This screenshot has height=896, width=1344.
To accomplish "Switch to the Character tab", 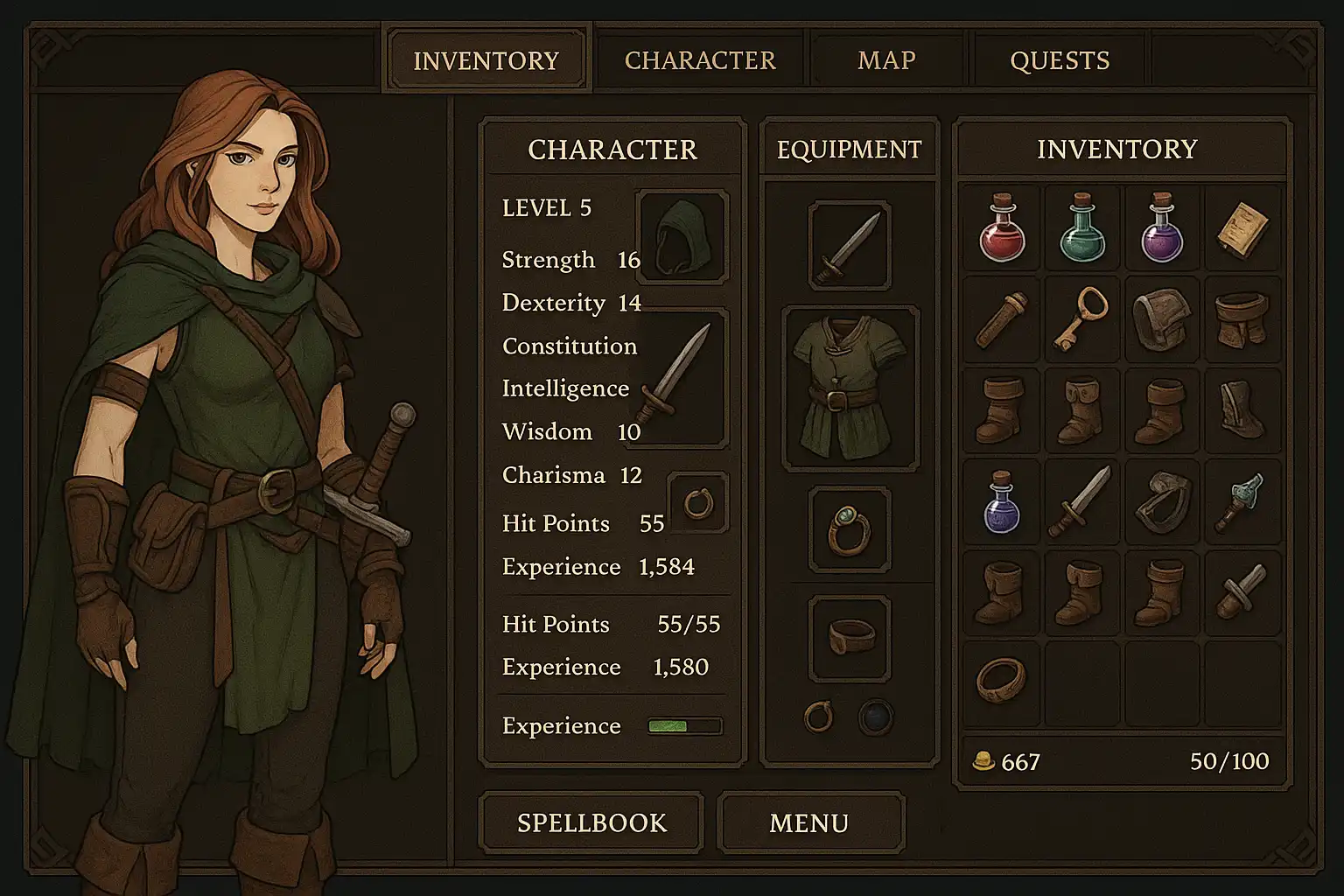I will pyautogui.click(x=700, y=60).
